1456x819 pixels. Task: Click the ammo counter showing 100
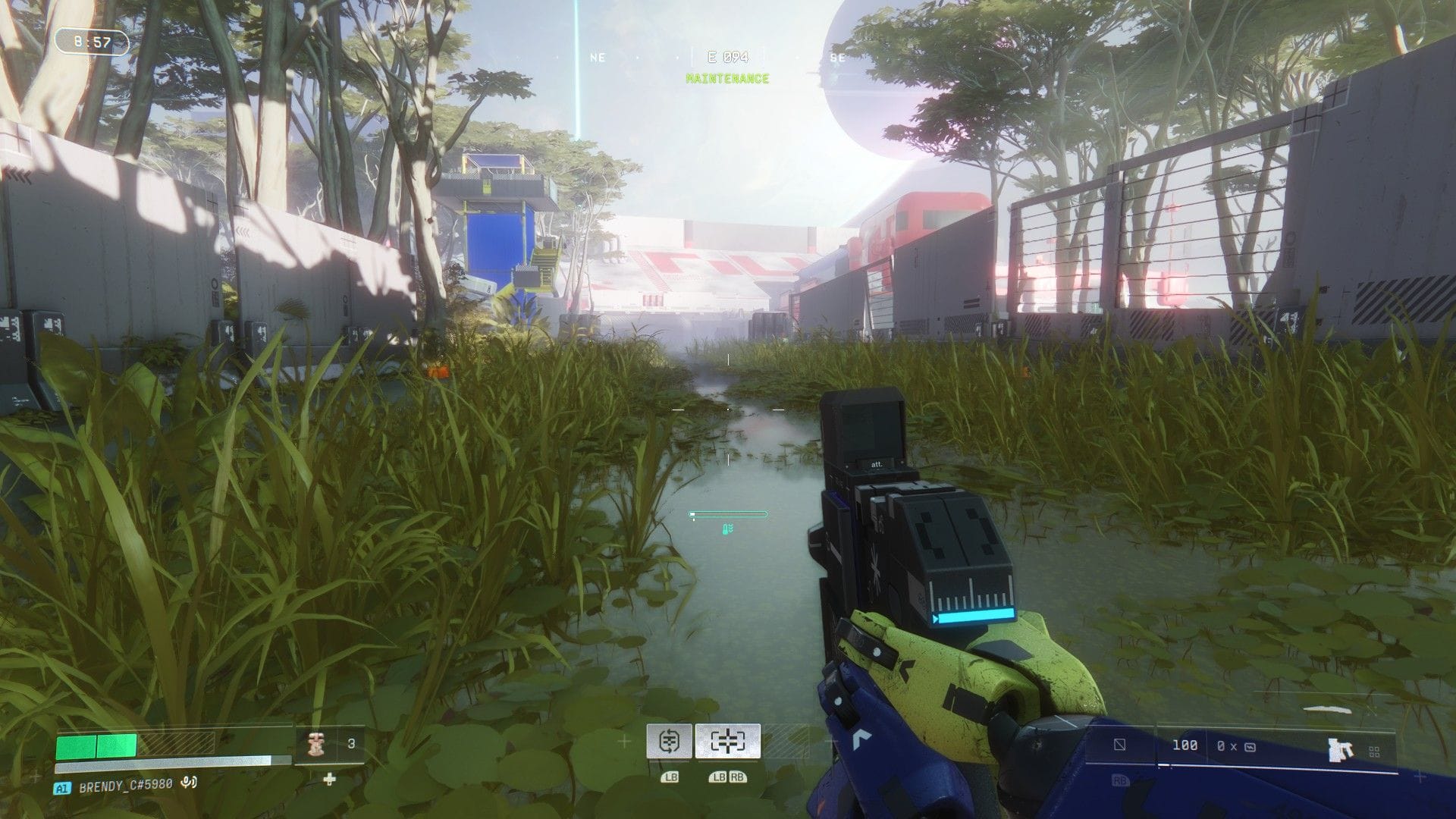[1185, 745]
